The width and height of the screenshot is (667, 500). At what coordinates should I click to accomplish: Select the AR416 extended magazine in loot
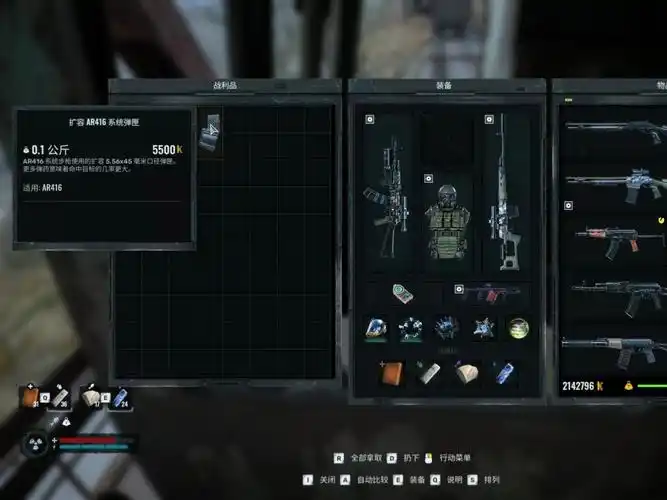(209, 132)
